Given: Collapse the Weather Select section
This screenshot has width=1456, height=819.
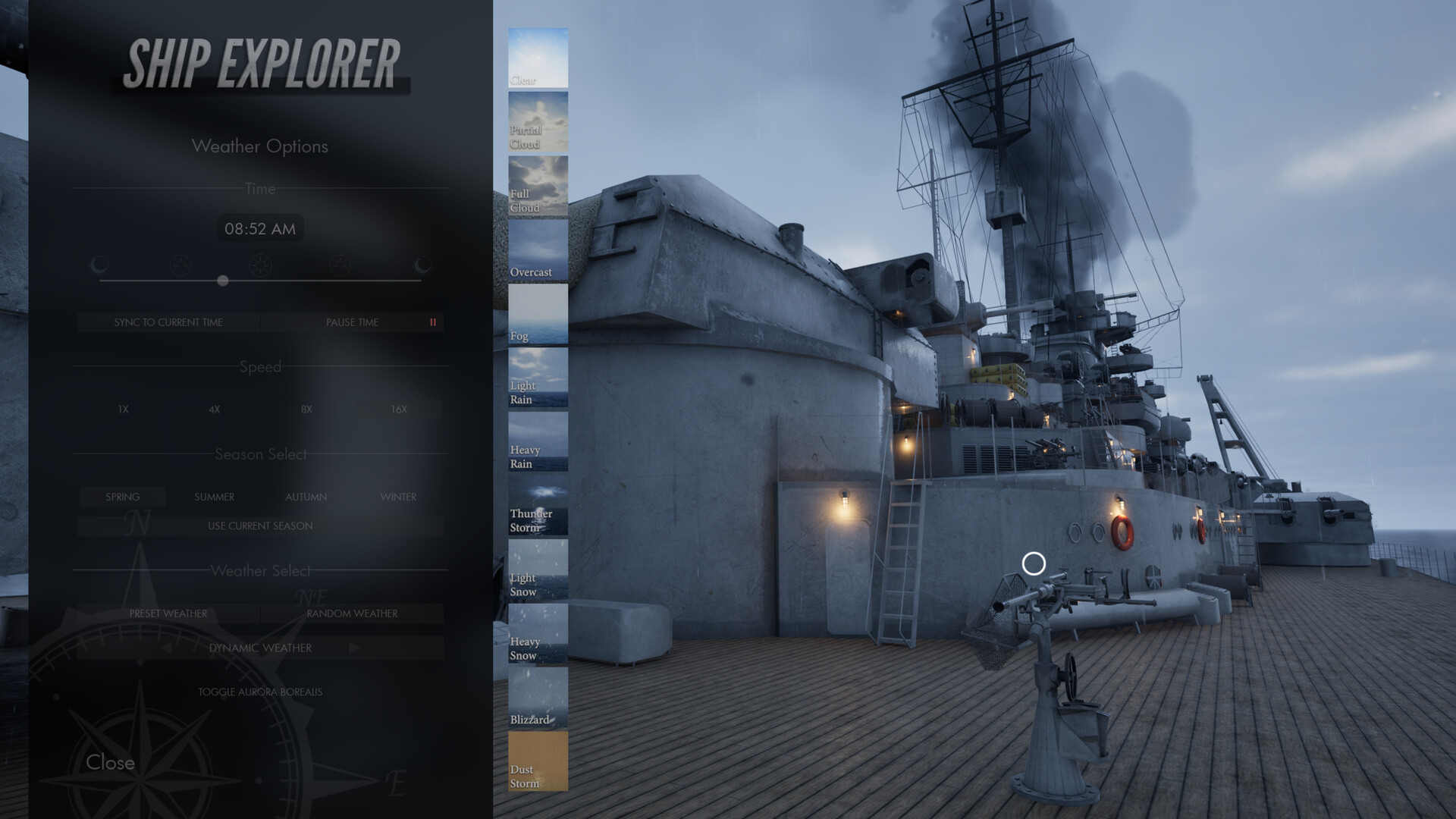Looking at the screenshot, I should (260, 570).
